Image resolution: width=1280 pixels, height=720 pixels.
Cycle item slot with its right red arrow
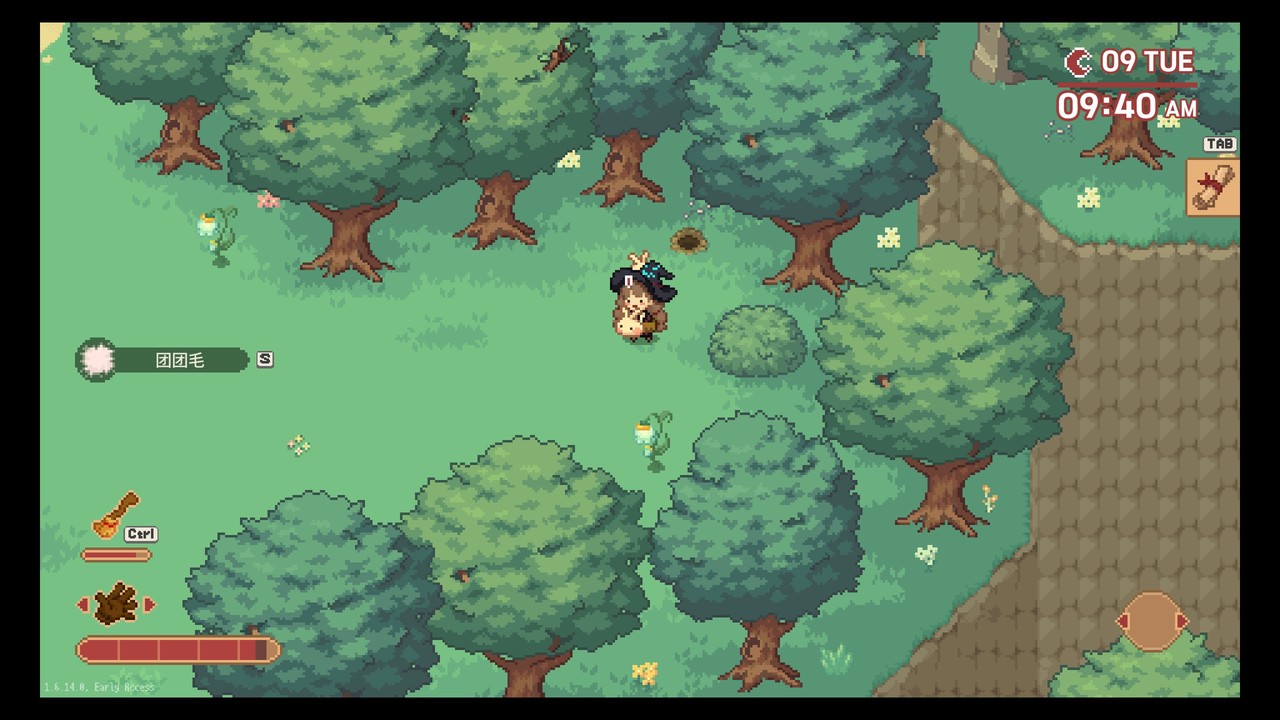[1182, 621]
